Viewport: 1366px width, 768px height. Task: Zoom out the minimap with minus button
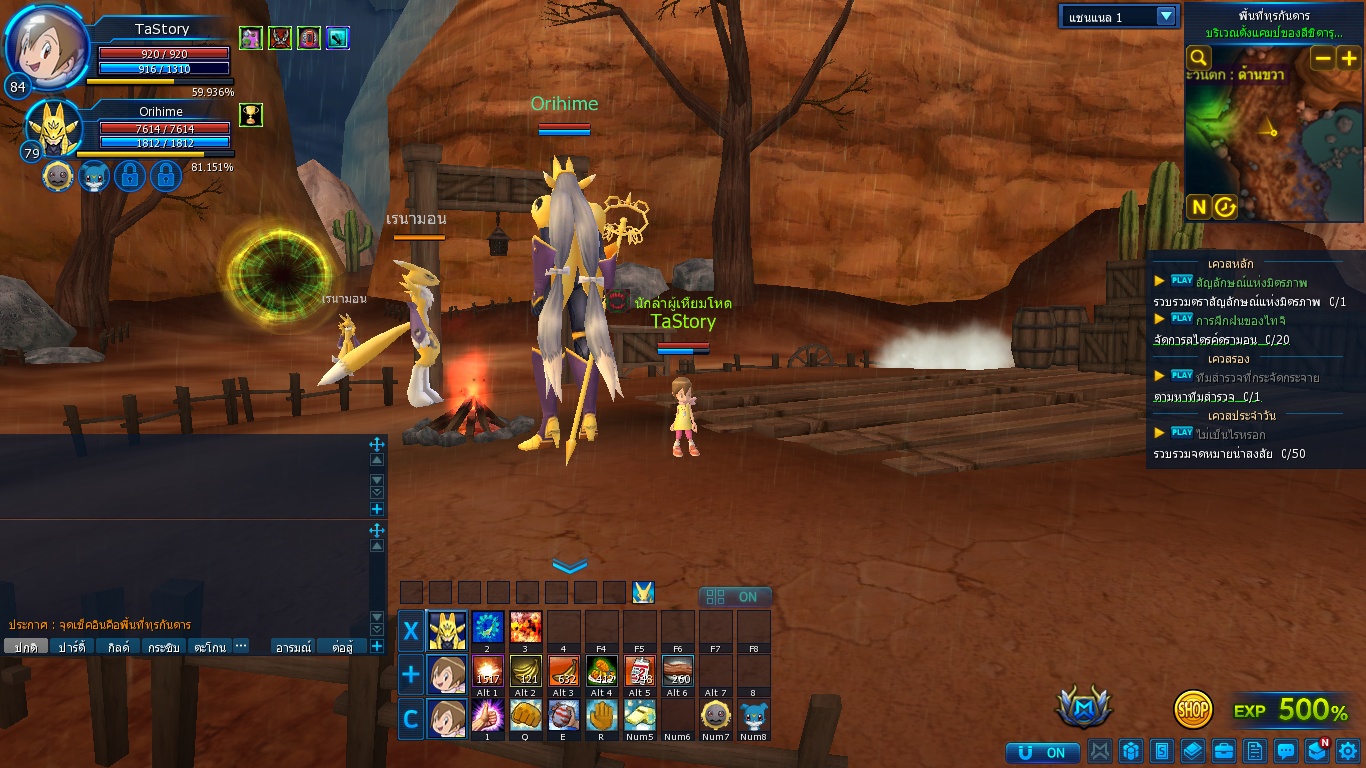click(x=1322, y=58)
